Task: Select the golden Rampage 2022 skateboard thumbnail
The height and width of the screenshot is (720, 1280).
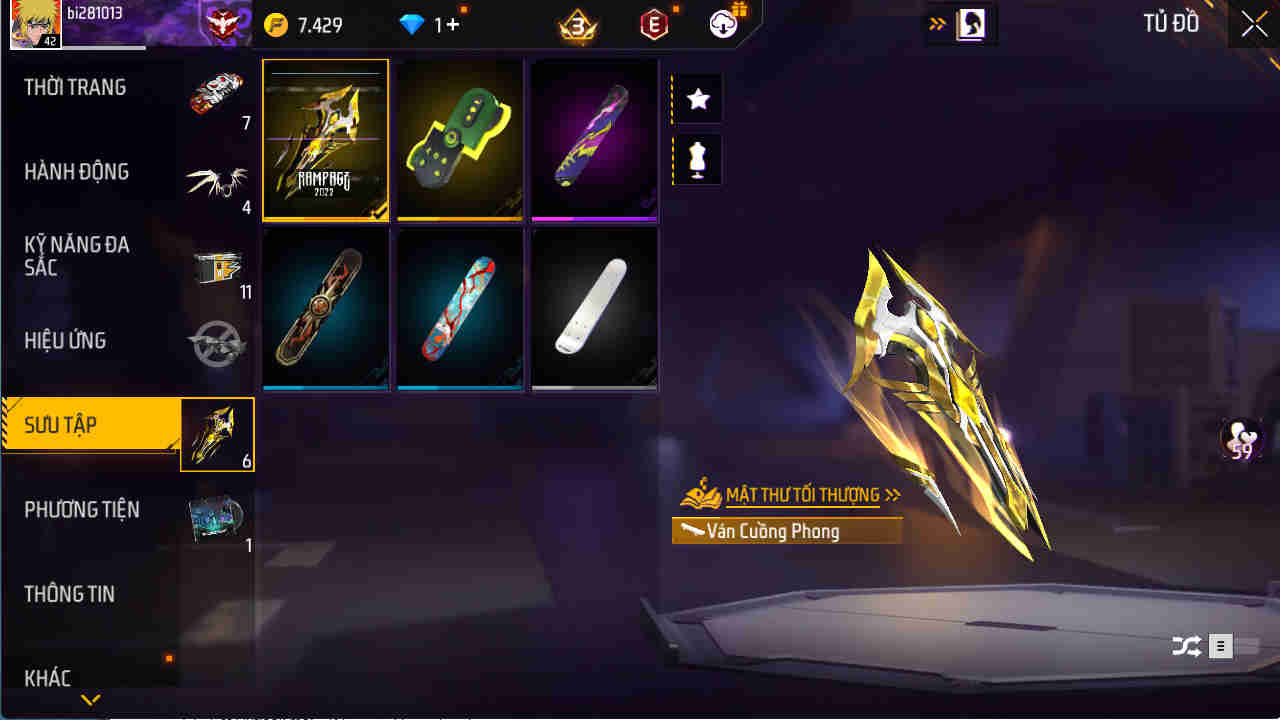Action: tap(325, 140)
